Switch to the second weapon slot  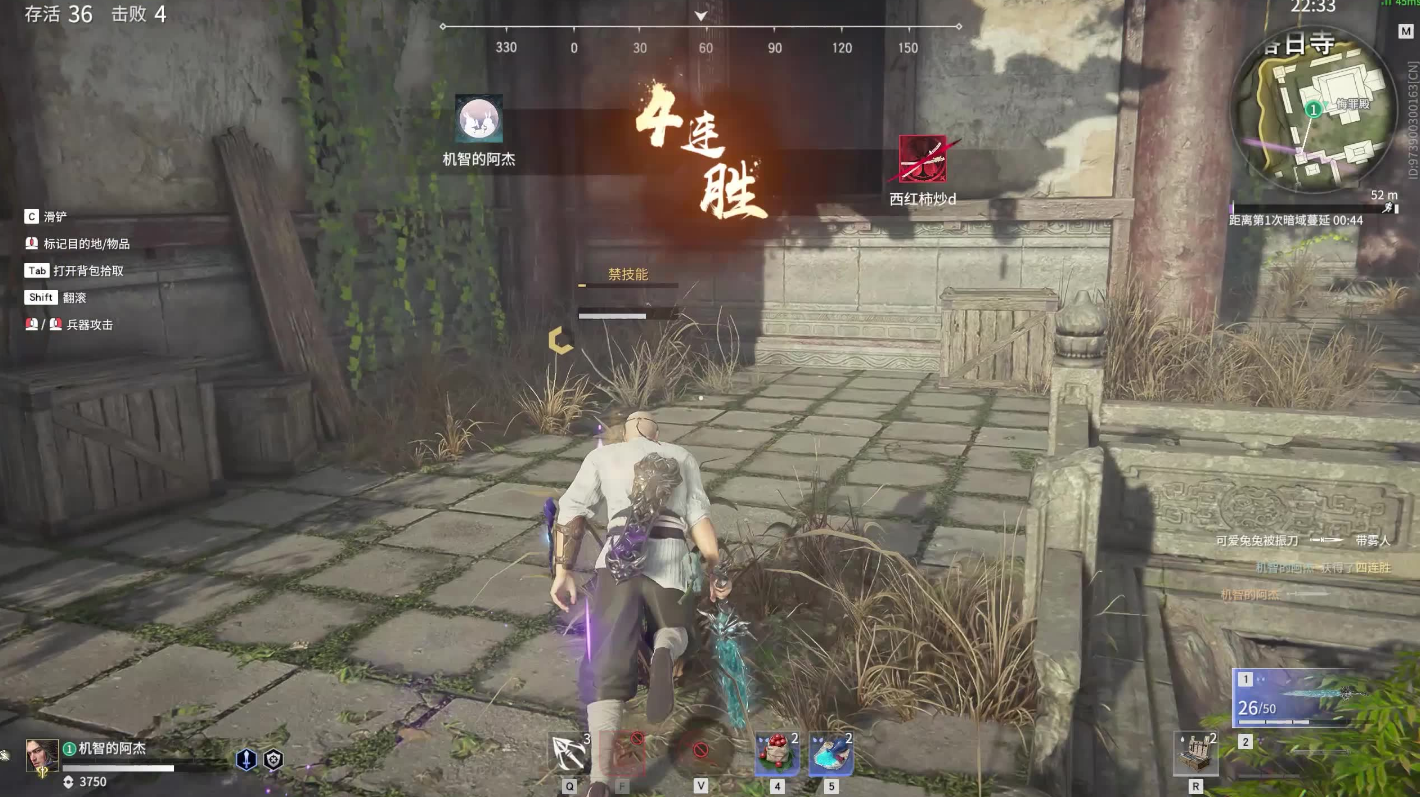point(1246,742)
